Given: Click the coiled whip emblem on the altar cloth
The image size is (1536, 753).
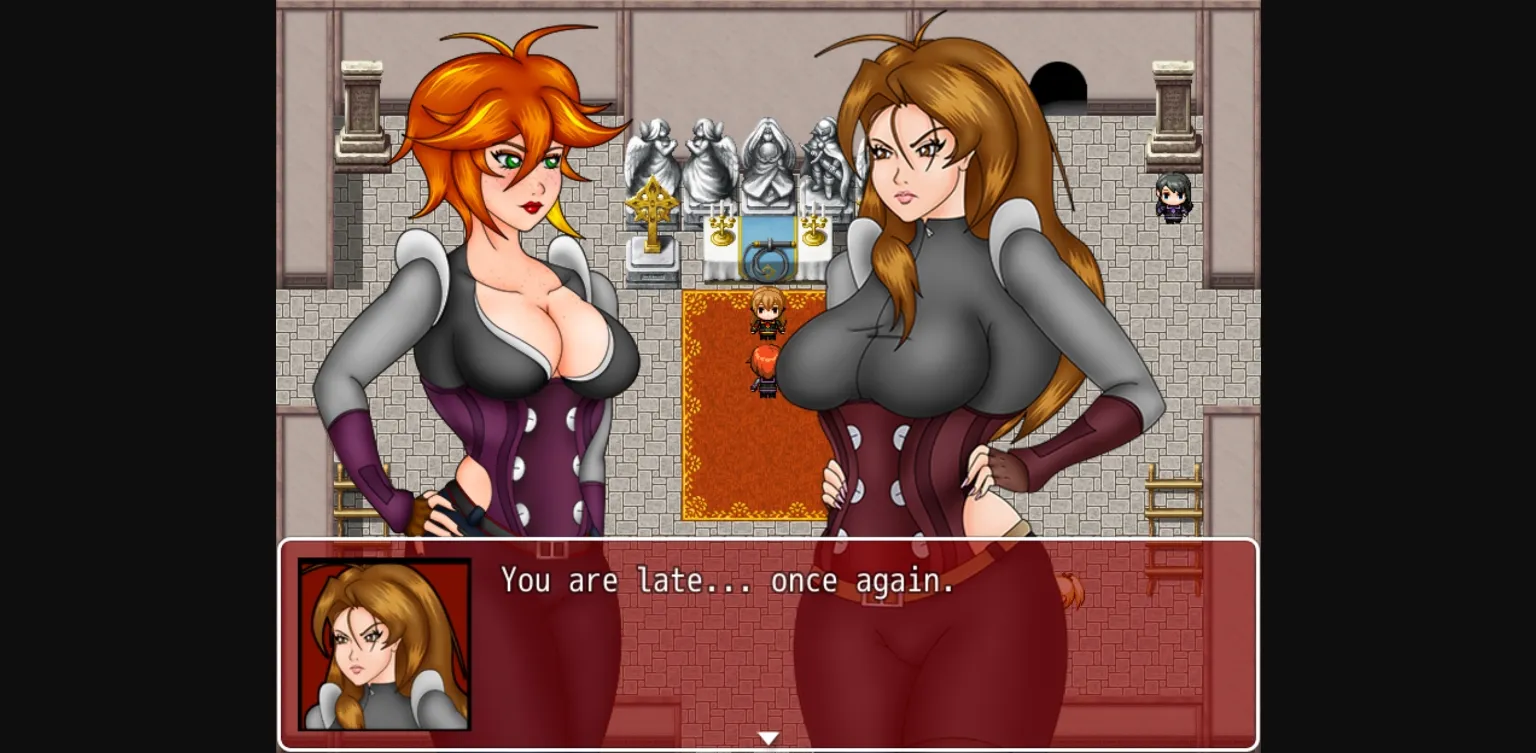Looking at the screenshot, I should (x=766, y=262).
